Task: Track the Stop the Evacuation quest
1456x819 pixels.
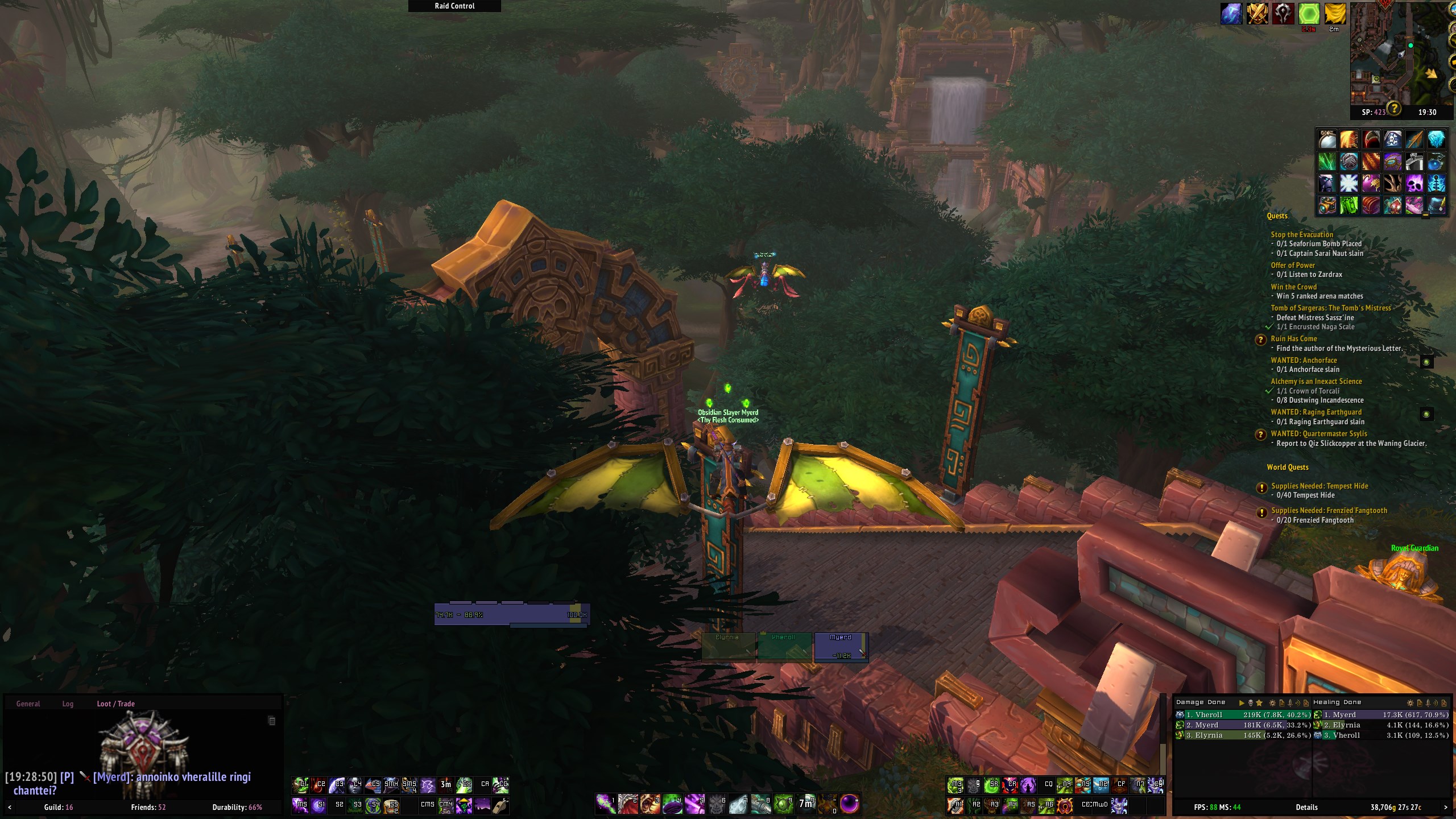Action: tap(1301, 234)
